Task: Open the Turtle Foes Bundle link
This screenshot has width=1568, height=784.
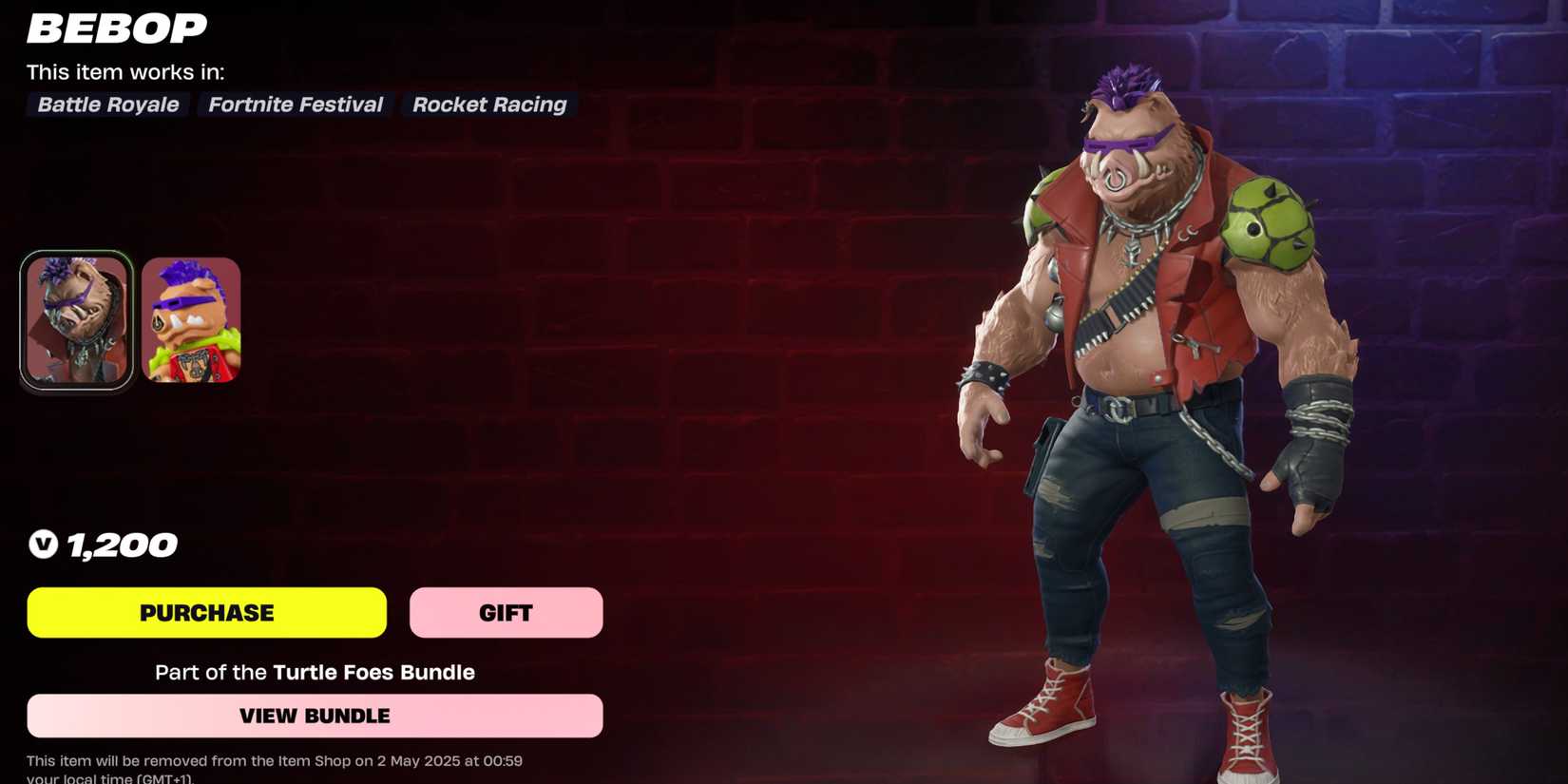Action: coord(373,672)
